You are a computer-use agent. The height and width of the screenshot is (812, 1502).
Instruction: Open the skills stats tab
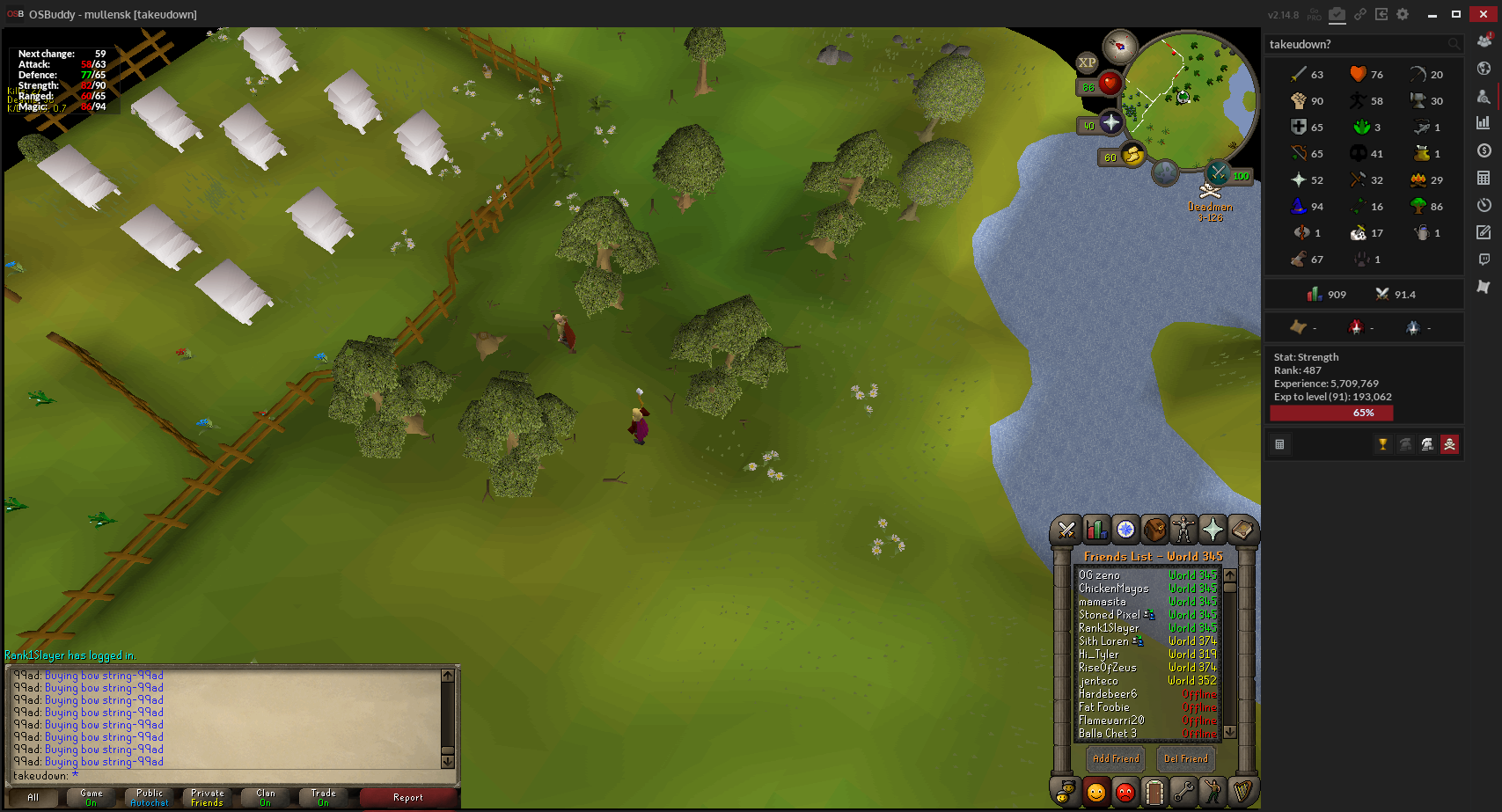click(x=1096, y=530)
